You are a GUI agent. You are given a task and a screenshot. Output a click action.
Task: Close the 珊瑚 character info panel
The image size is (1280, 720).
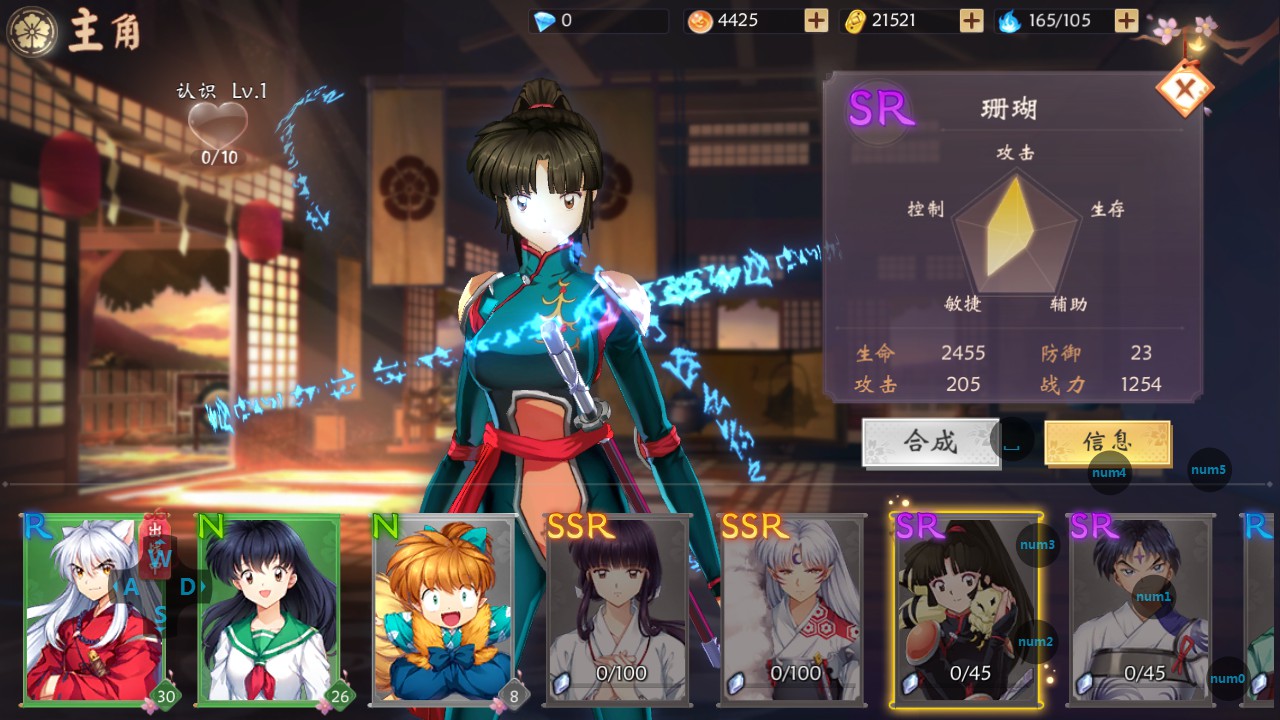(x=1185, y=90)
